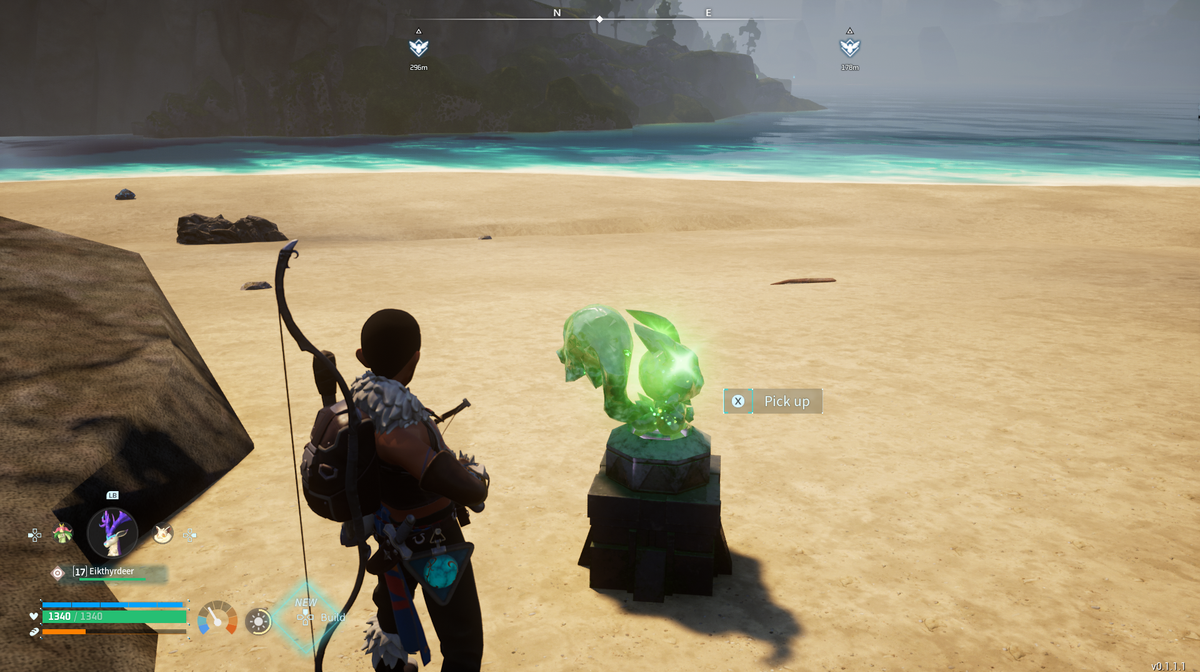Select the Eikthyrdeer active pal portrait
1200x672 pixels.
pyautogui.click(x=112, y=533)
